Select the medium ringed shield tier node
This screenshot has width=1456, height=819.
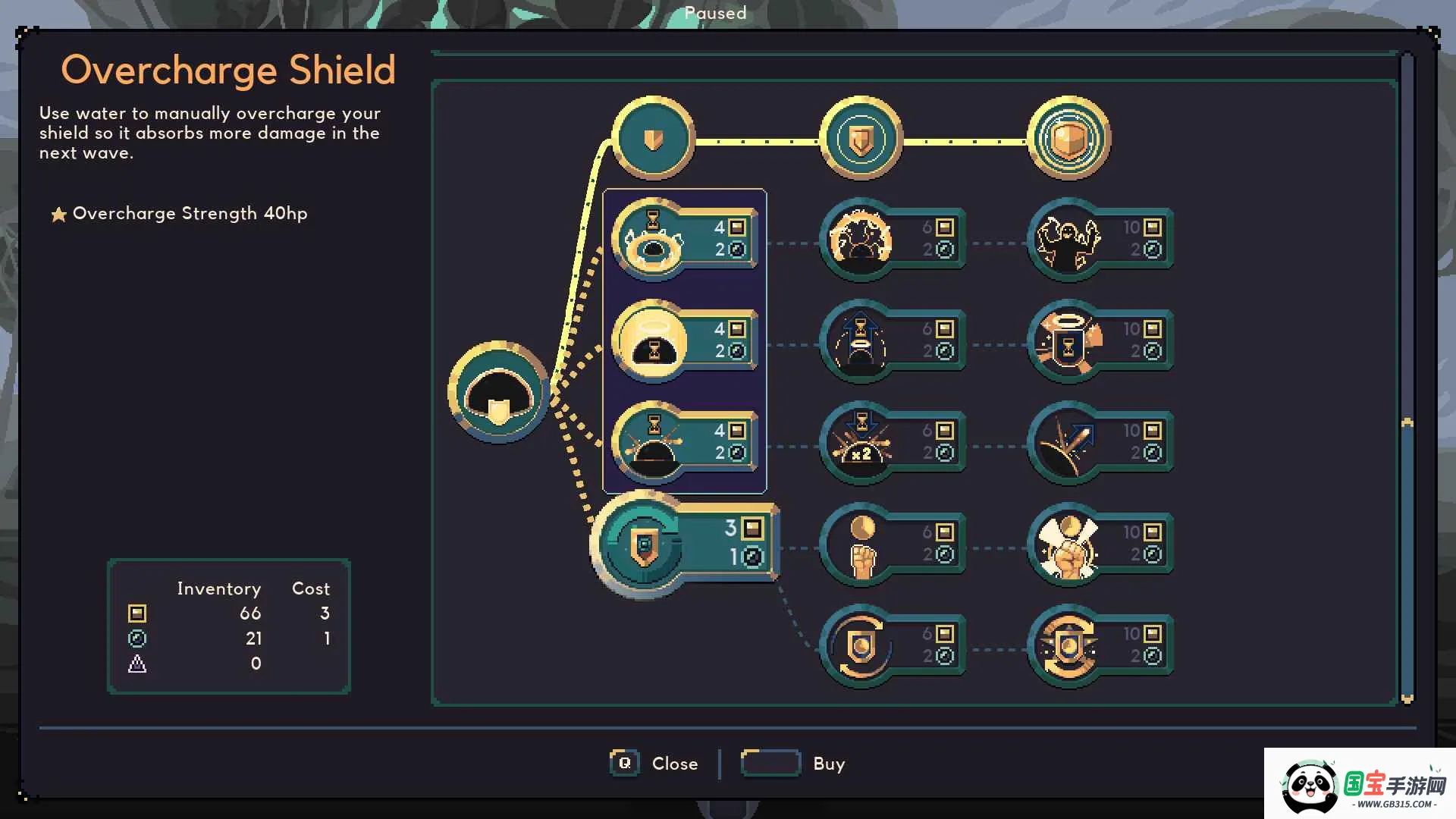861,139
